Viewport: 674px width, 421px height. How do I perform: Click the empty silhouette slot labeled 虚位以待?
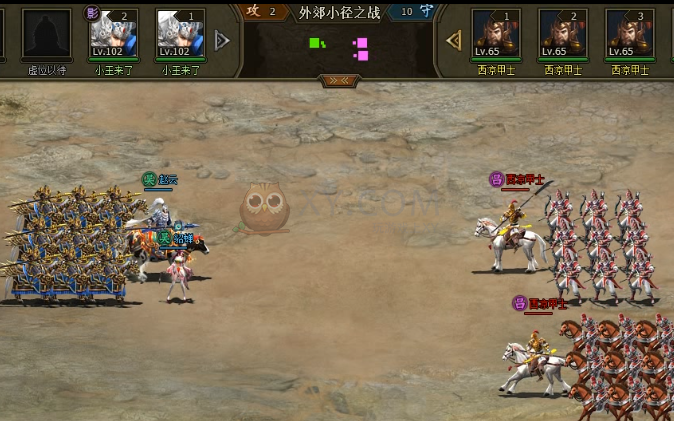[x=46, y=34]
